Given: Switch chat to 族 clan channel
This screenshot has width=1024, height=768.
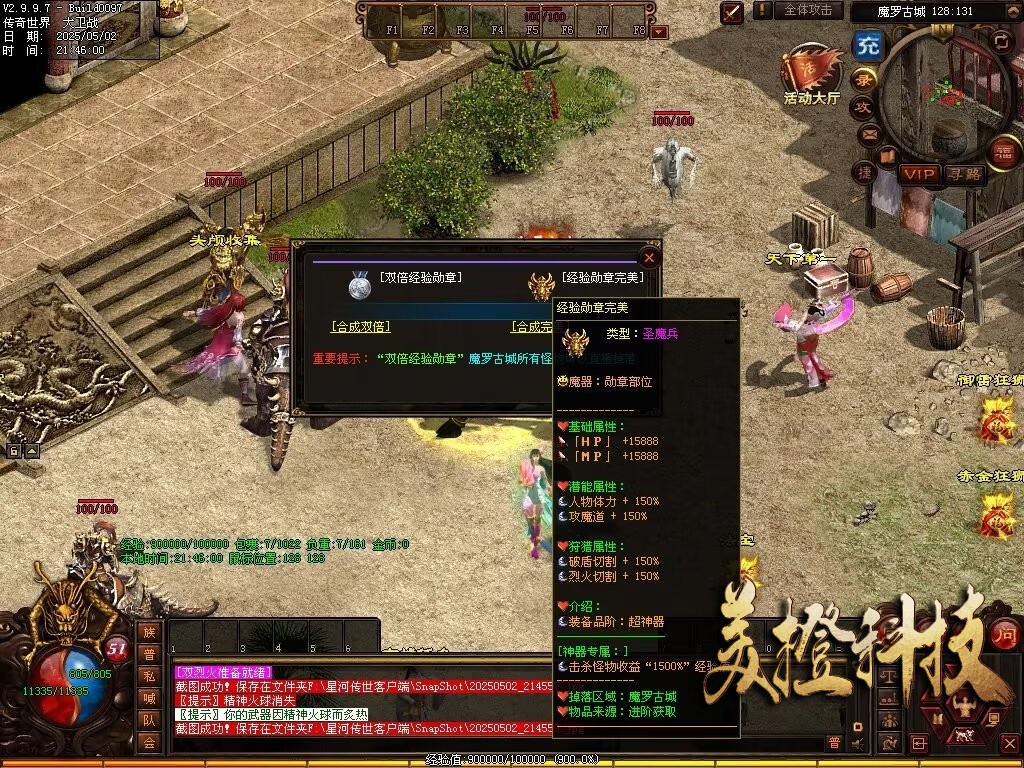Looking at the screenshot, I should point(148,632).
